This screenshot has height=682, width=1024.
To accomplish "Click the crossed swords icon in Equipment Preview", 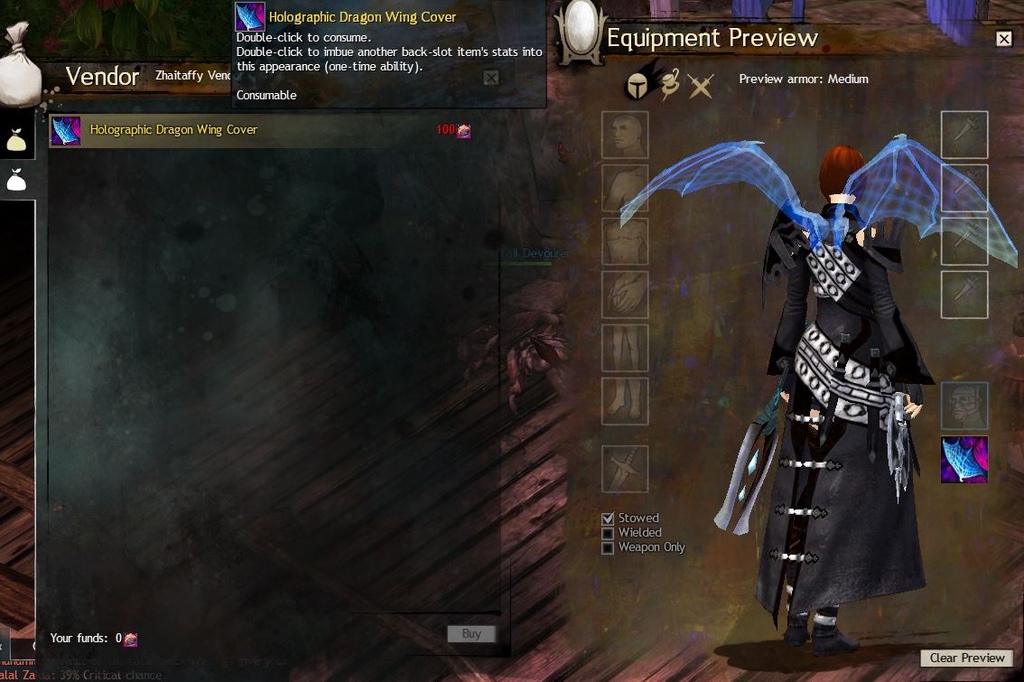I will click(x=701, y=87).
